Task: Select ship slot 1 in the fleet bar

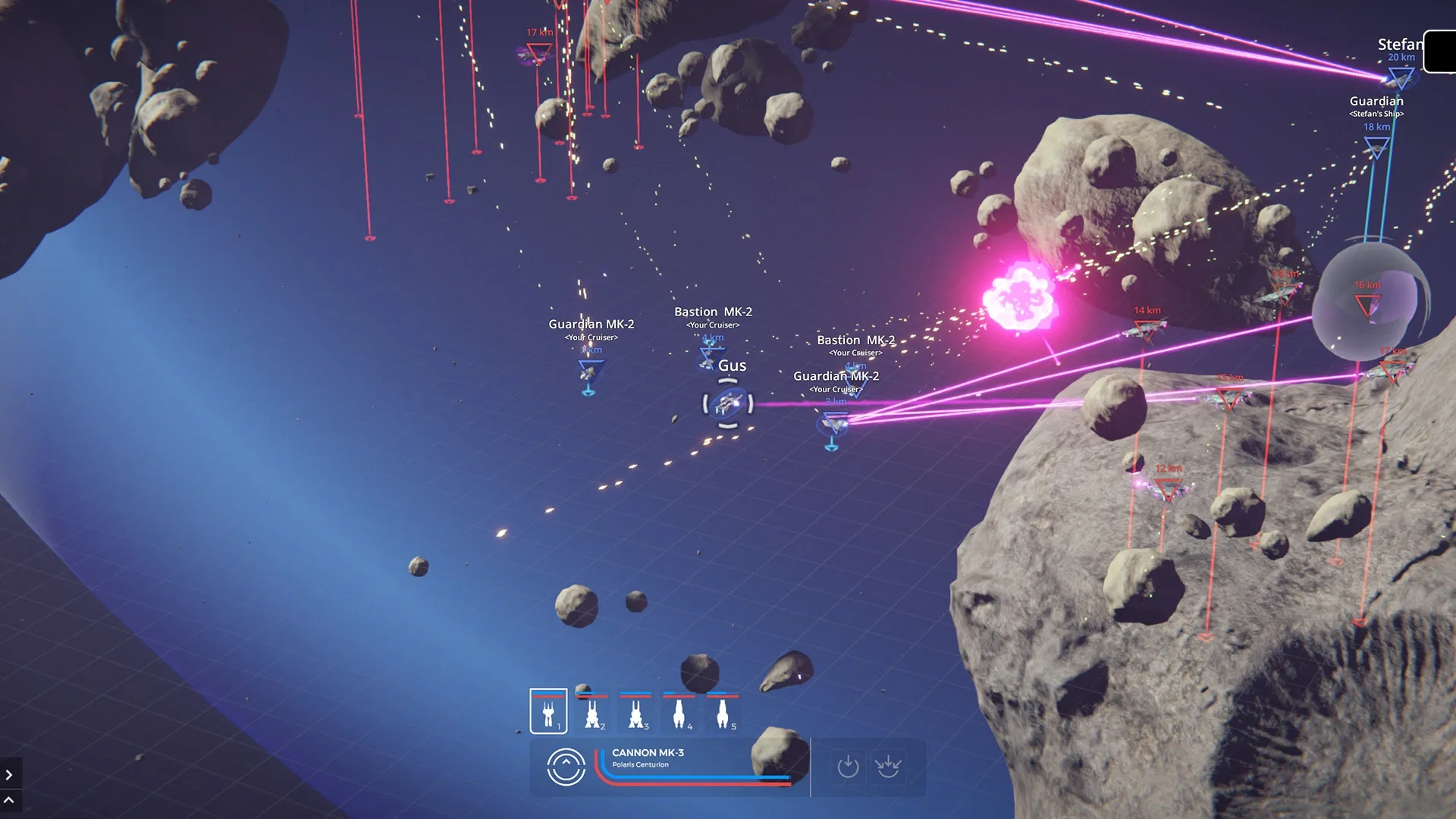Action: click(x=548, y=711)
